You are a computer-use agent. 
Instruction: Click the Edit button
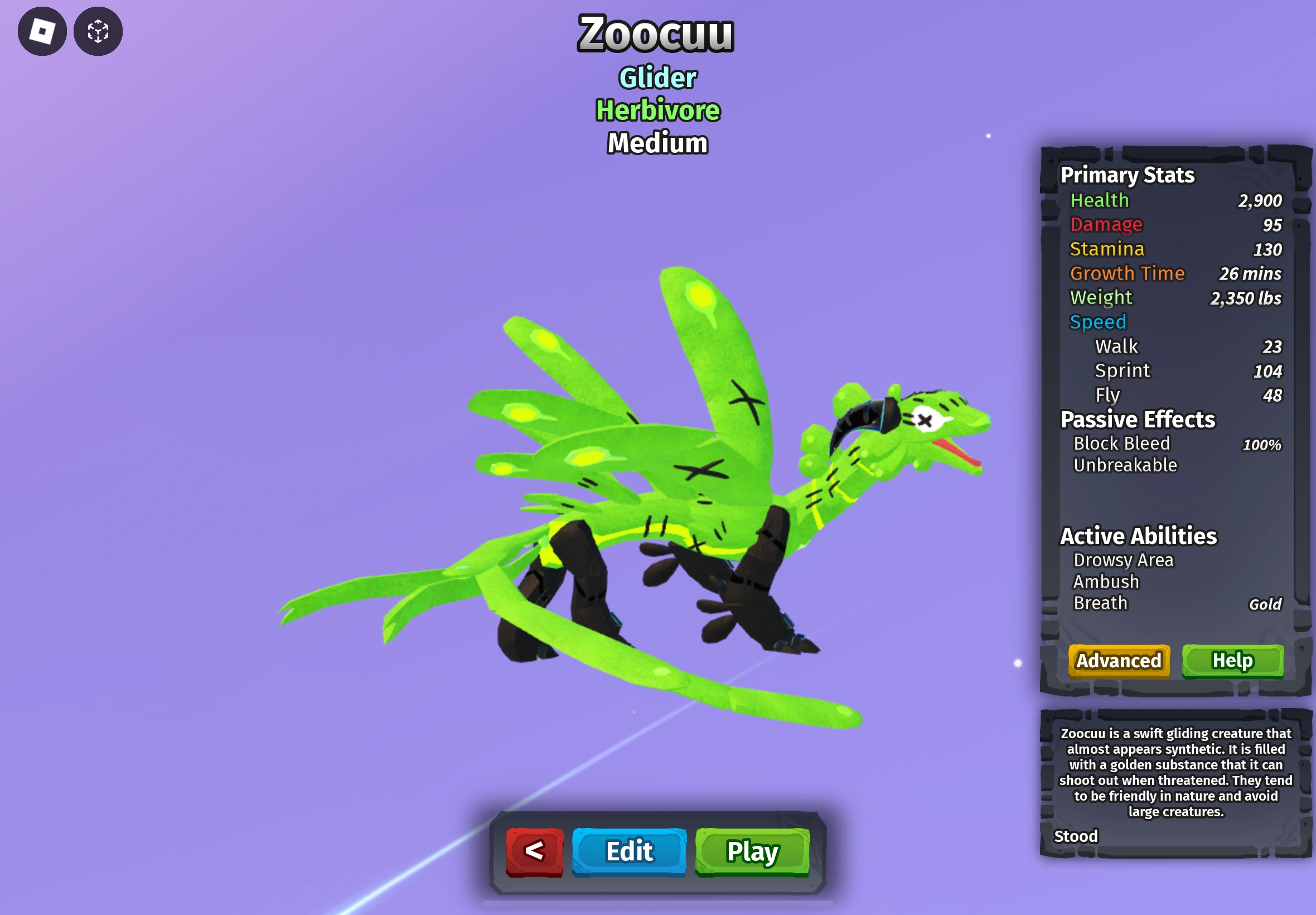click(x=628, y=852)
